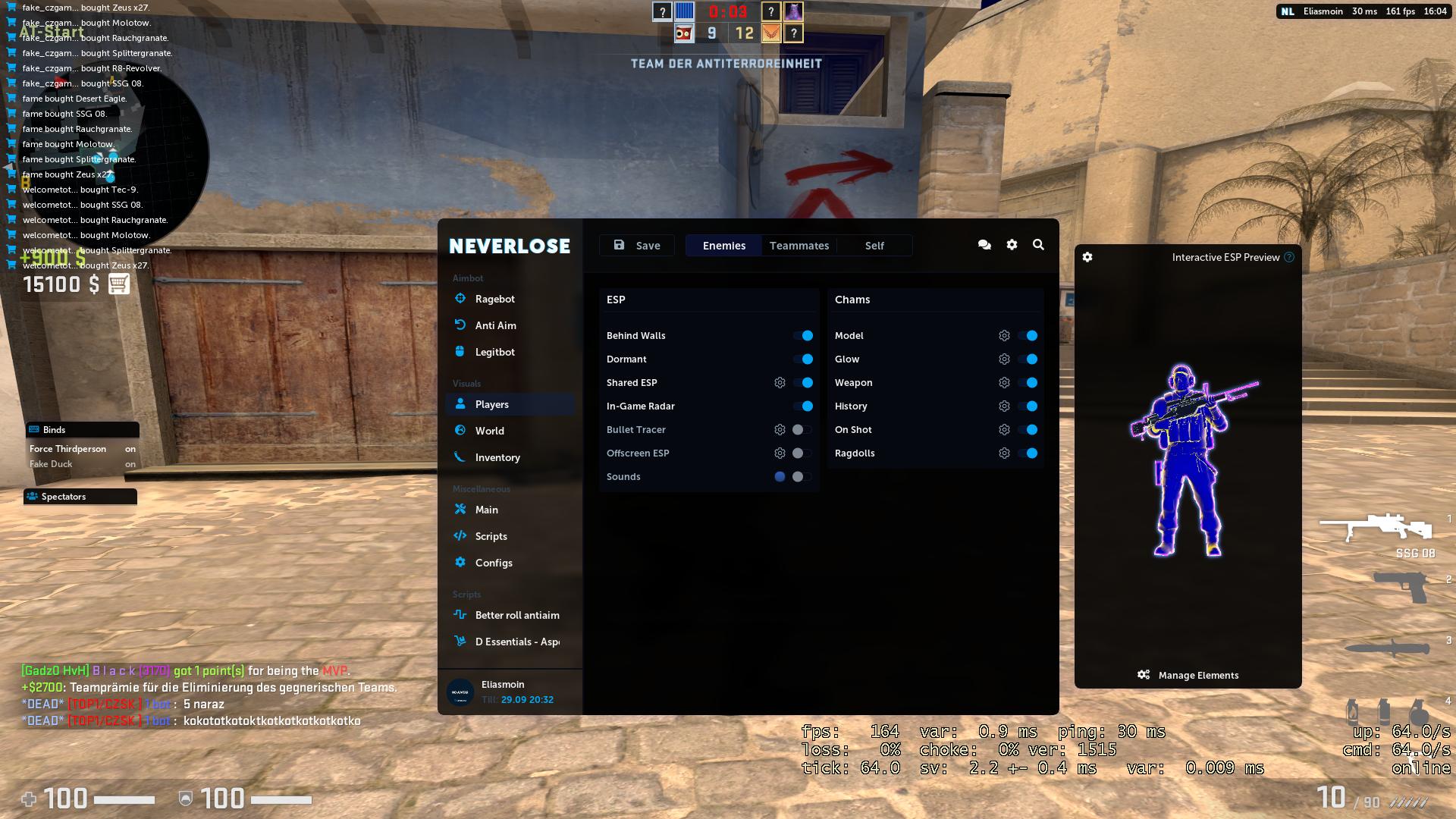Click the Save config button
Viewport: 1456px width, 819px height.
636,245
